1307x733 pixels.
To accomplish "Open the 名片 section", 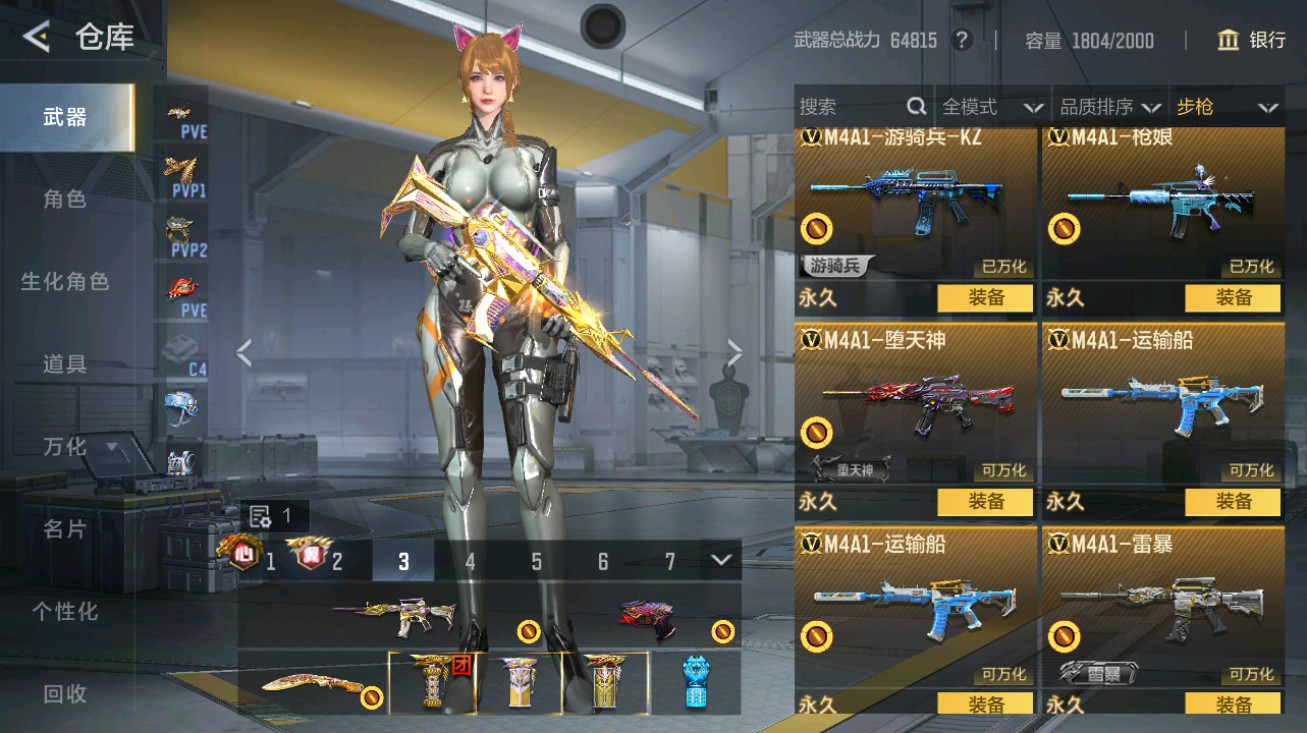I will tap(65, 529).
